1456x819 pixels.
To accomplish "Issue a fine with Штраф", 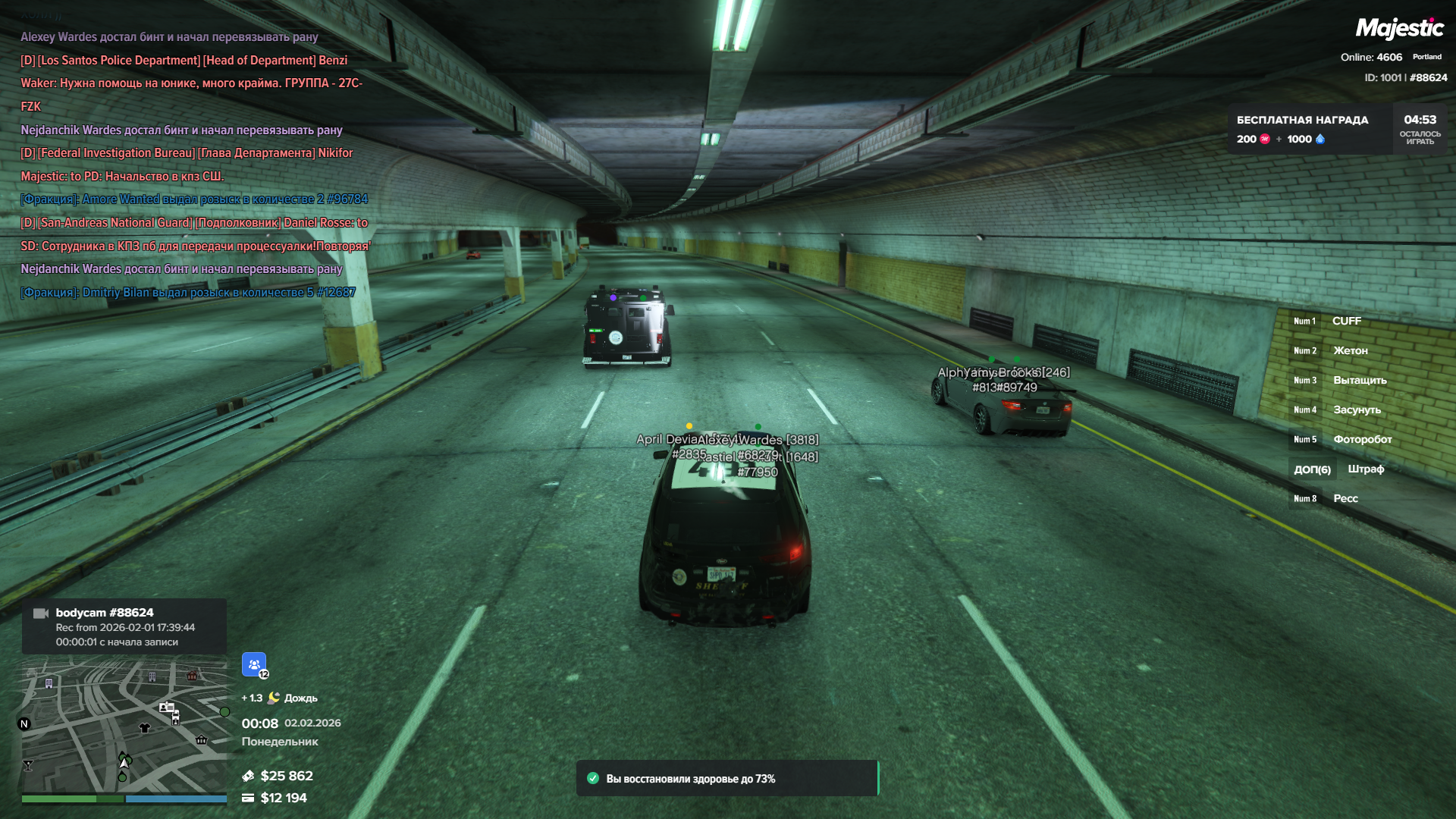I will click(1365, 469).
